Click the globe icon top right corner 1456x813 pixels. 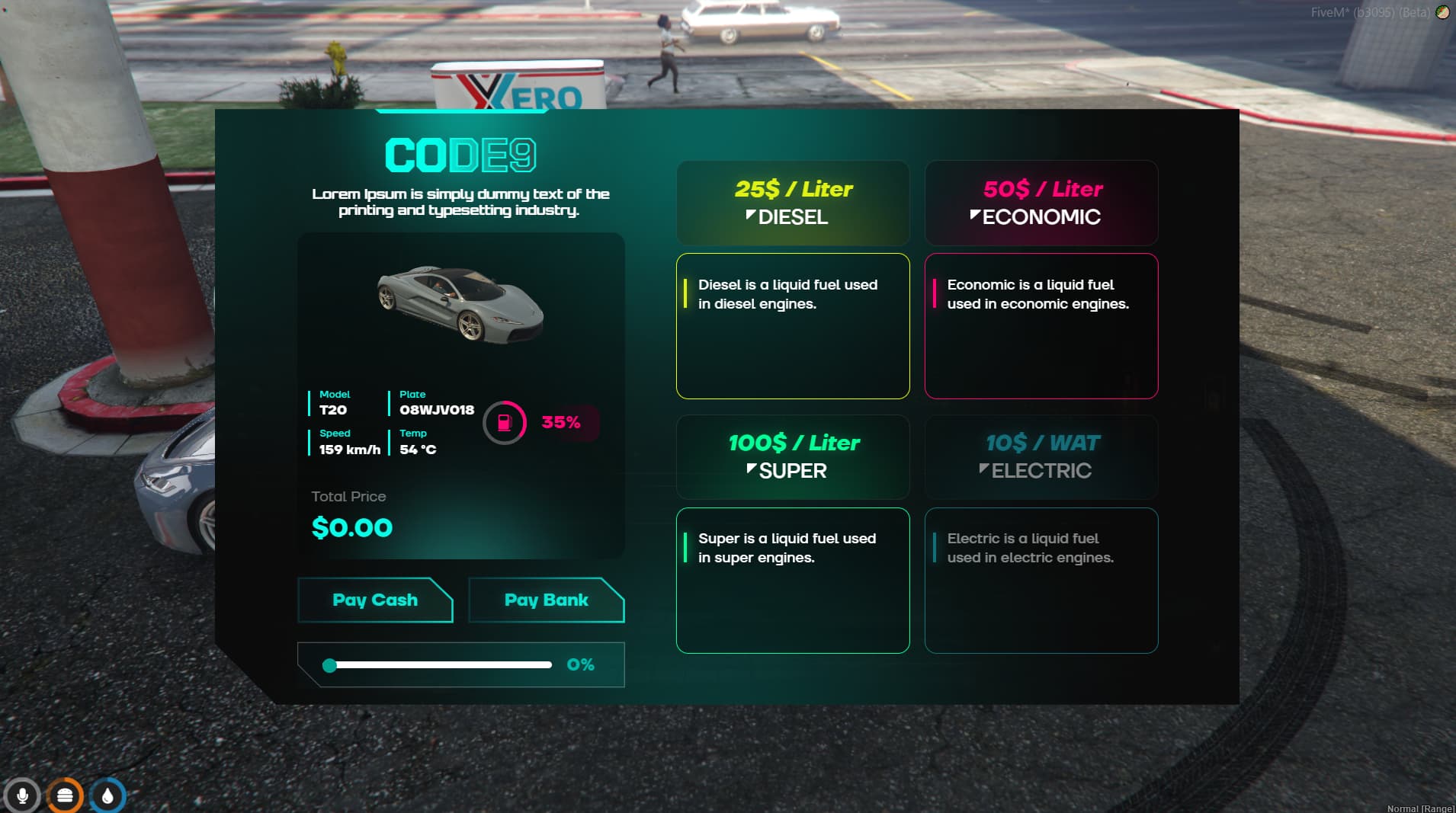(1443, 12)
